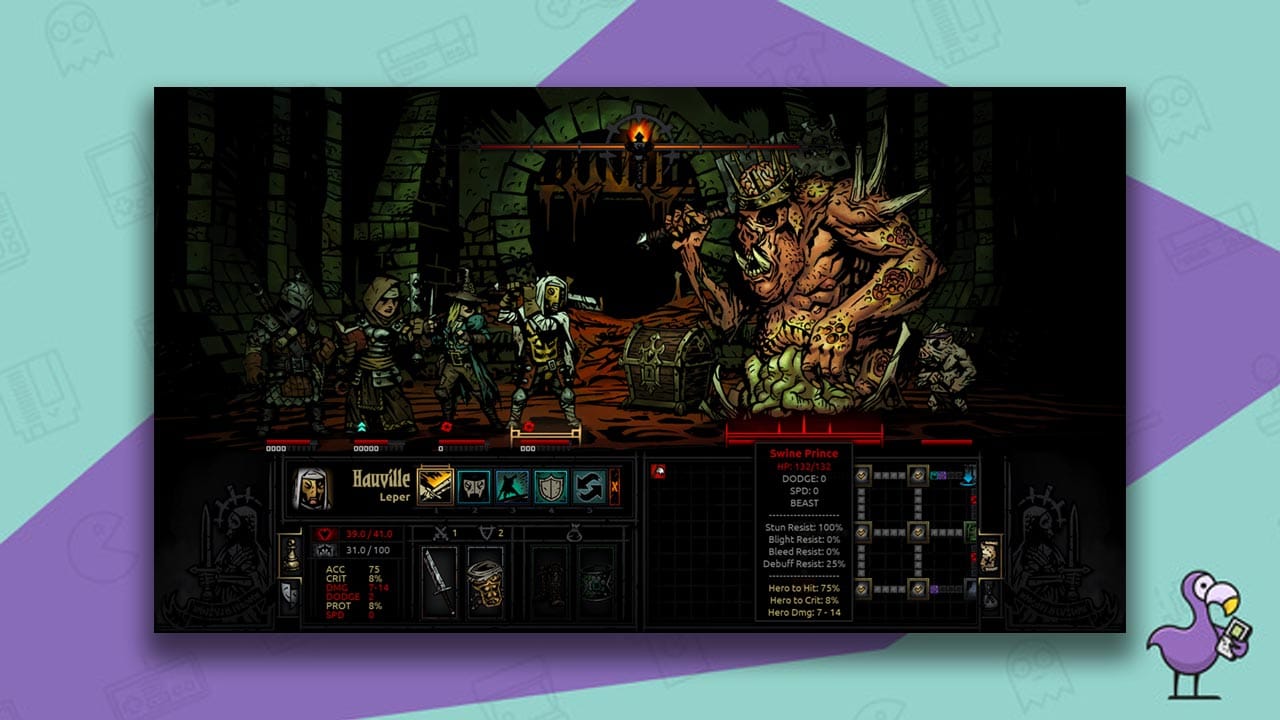Toggle the red X pass-turn option
The height and width of the screenshot is (720, 1280).
coord(615,487)
